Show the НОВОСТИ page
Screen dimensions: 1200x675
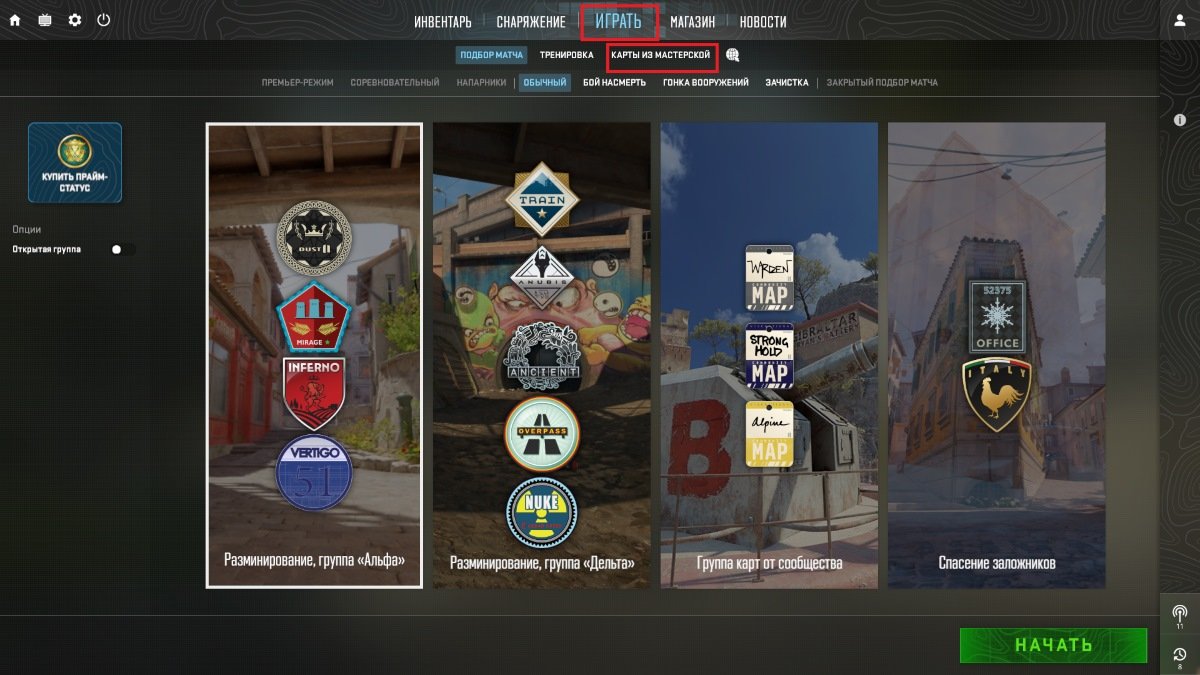pyautogui.click(x=763, y=22)
